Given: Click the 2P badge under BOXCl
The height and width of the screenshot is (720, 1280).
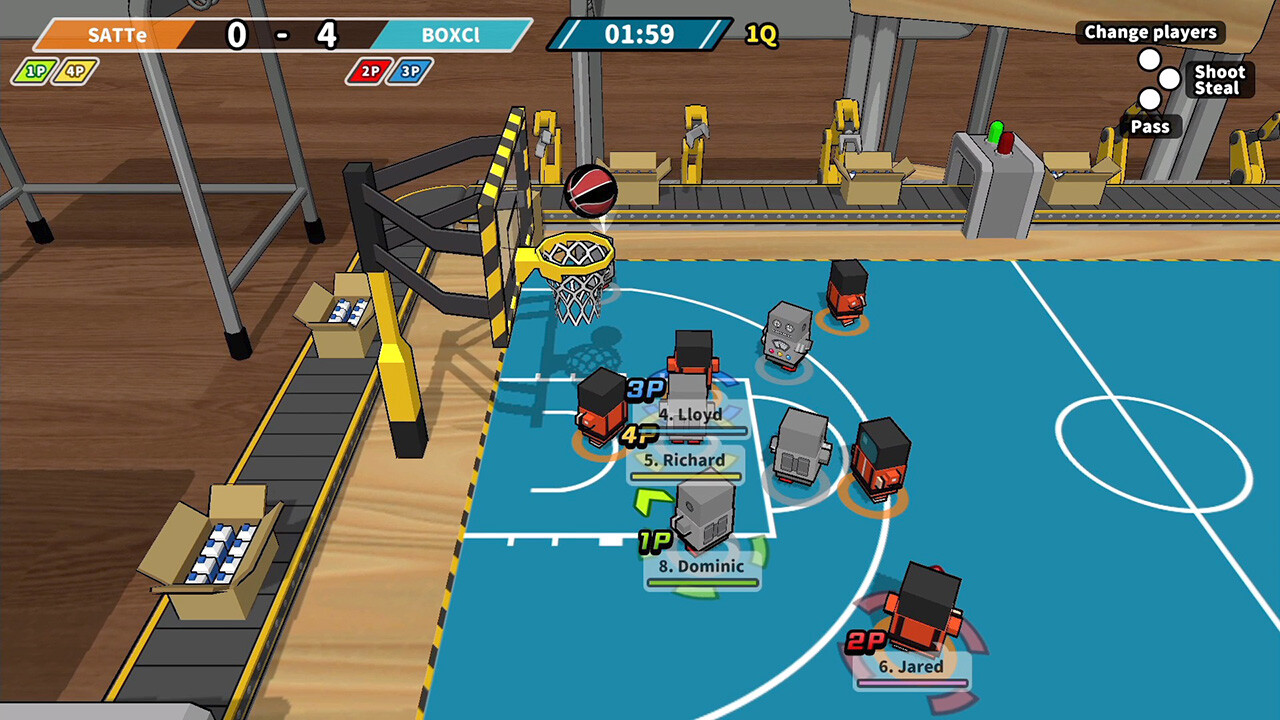Looking at the screenshot, I should click(366, 72).
